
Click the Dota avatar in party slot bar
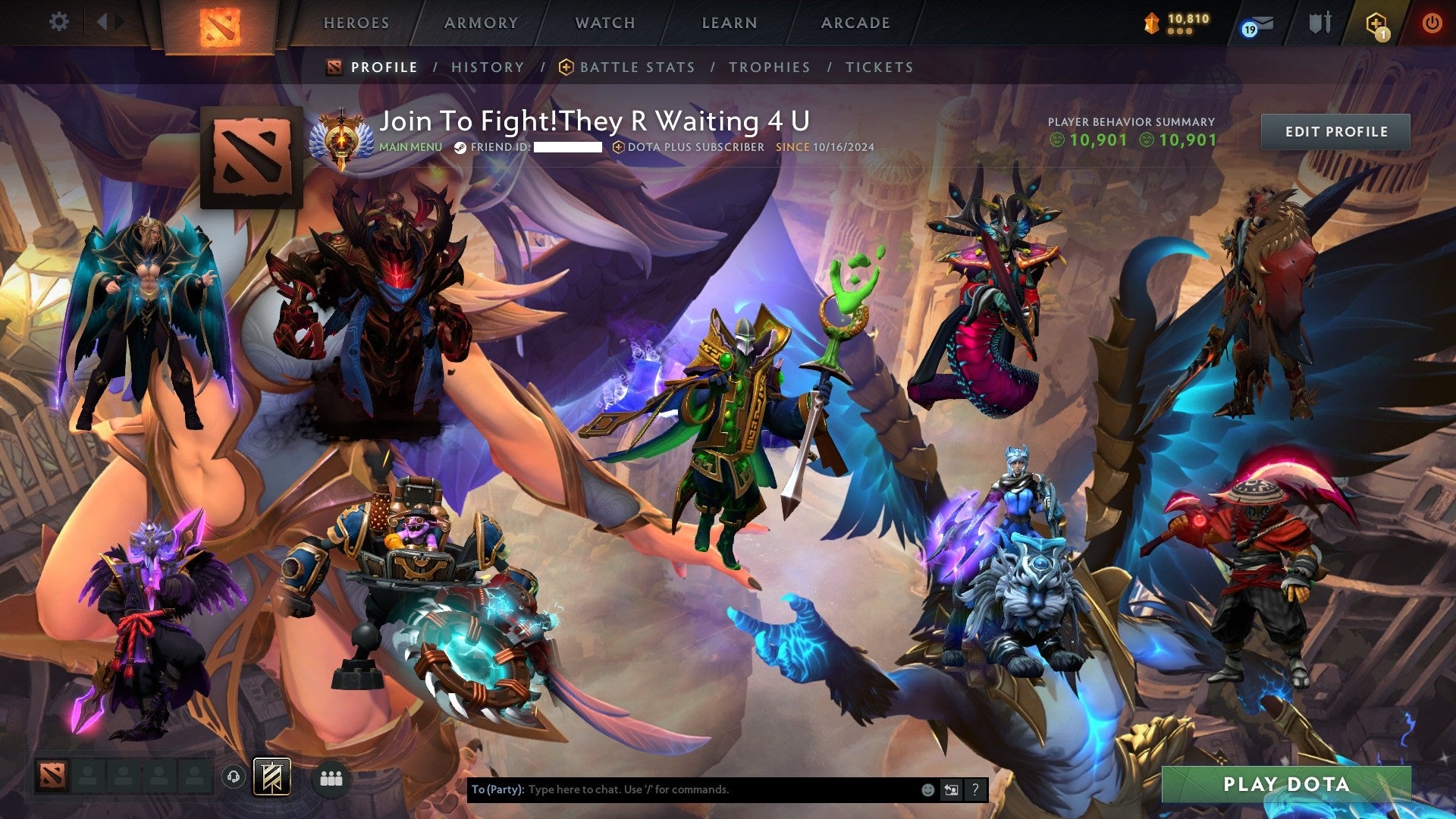point(52,777)
